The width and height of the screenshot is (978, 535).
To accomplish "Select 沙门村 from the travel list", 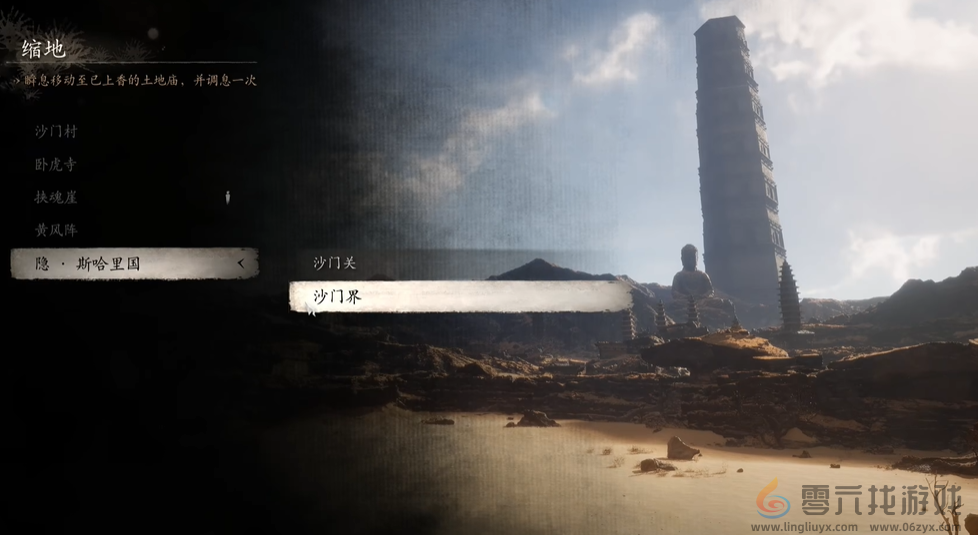I will [x=56, y=131].
